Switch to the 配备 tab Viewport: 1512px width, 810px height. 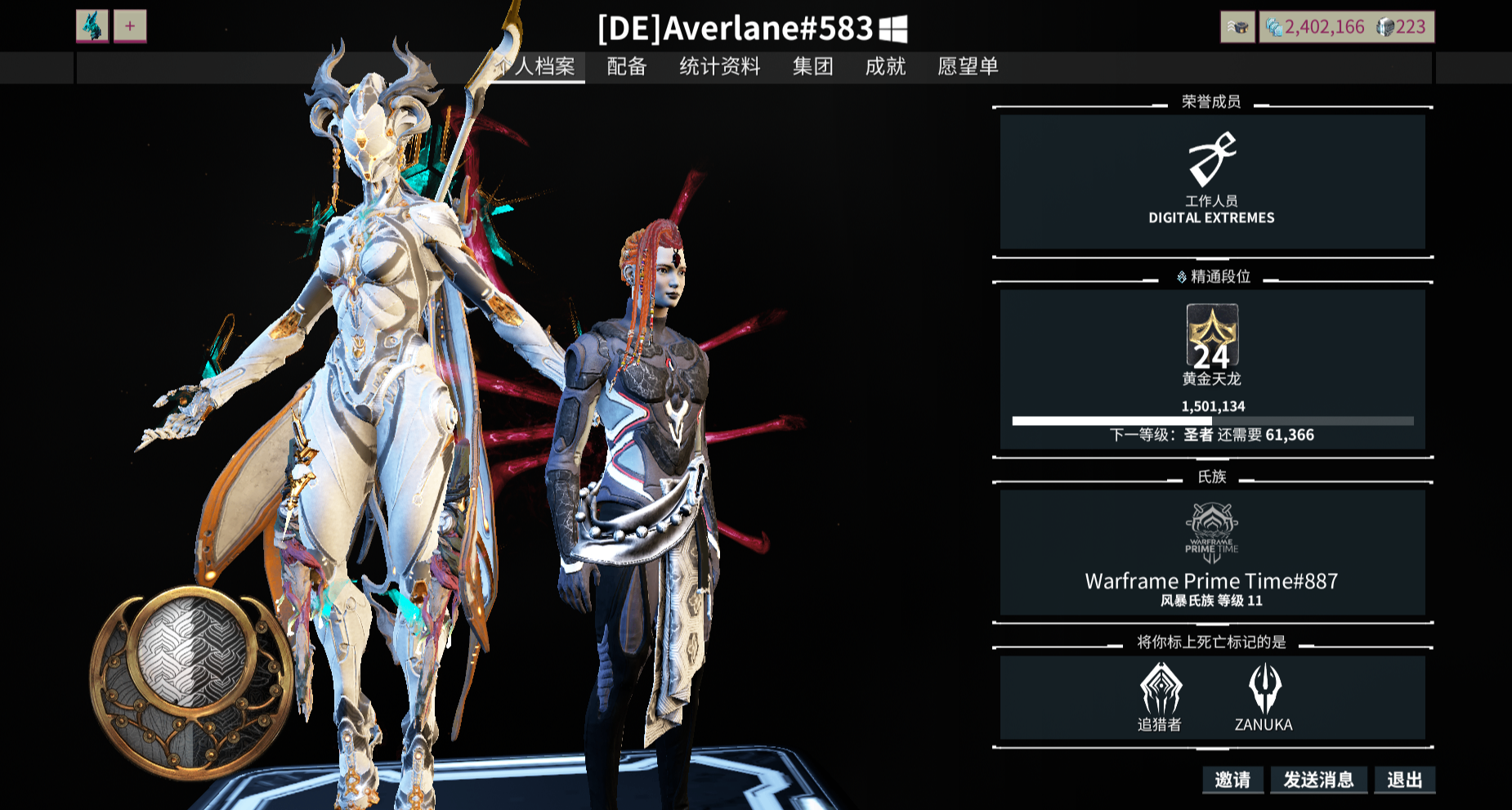point(627,66)
